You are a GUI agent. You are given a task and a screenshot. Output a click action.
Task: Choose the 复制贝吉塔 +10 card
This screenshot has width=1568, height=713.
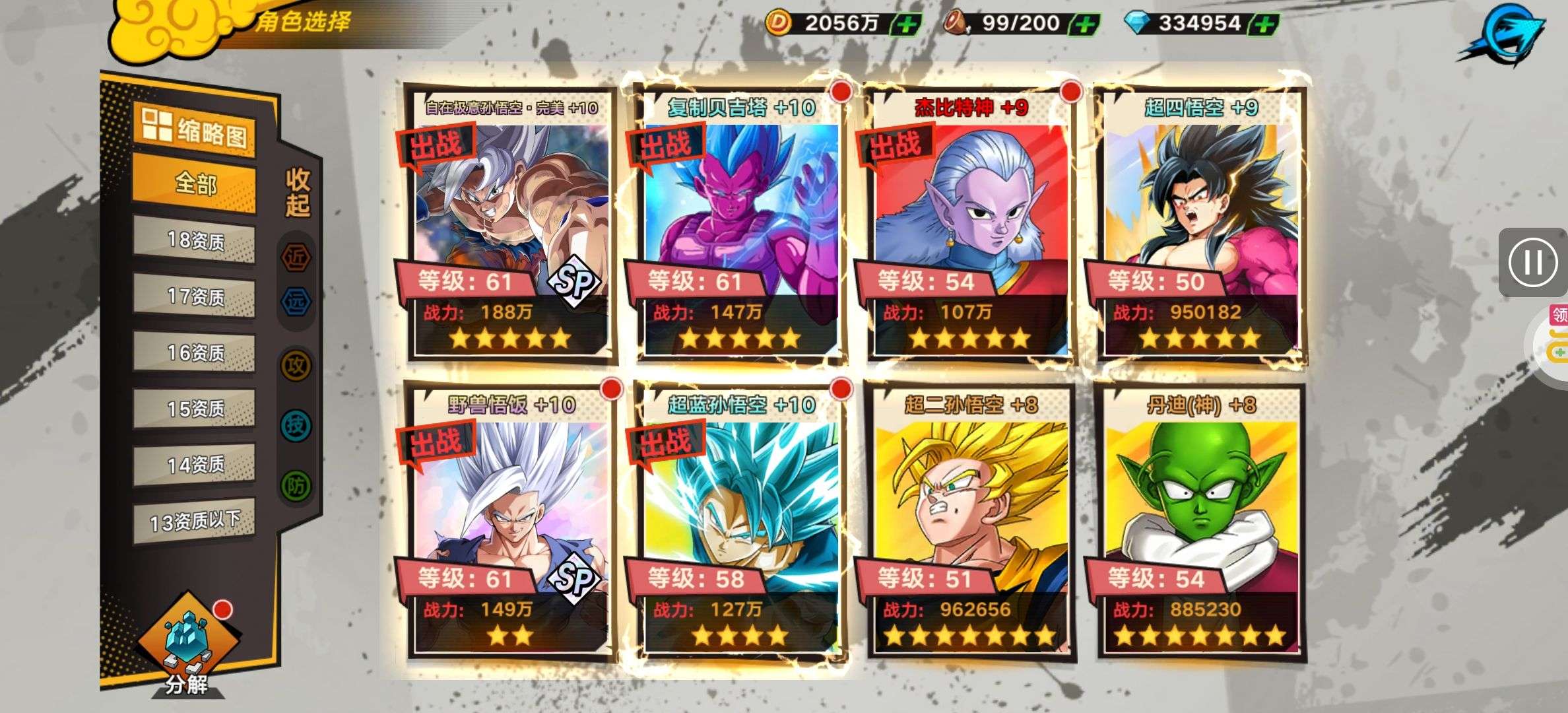pos(740,224)
